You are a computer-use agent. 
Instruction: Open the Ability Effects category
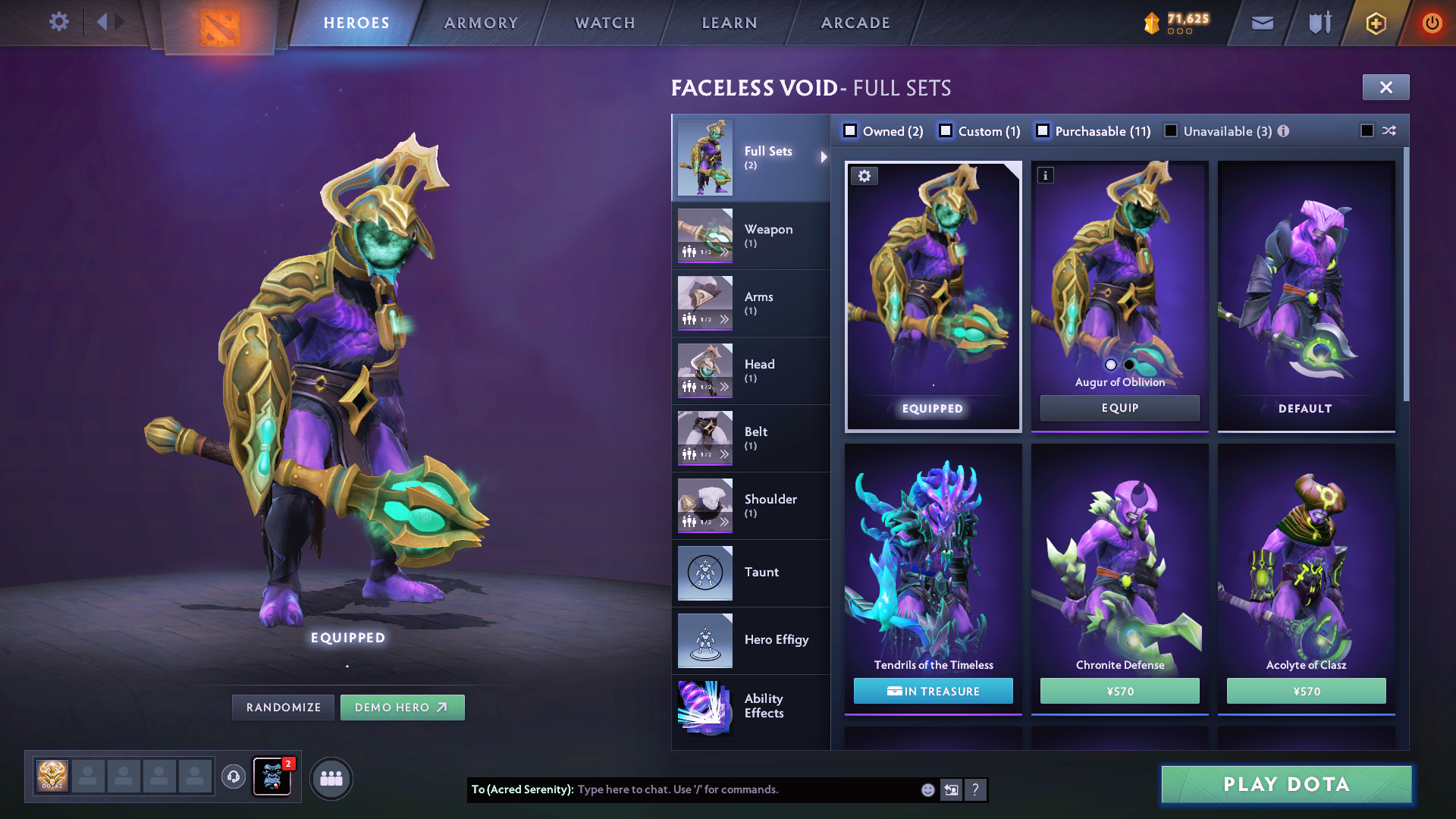tap(750, 707)
